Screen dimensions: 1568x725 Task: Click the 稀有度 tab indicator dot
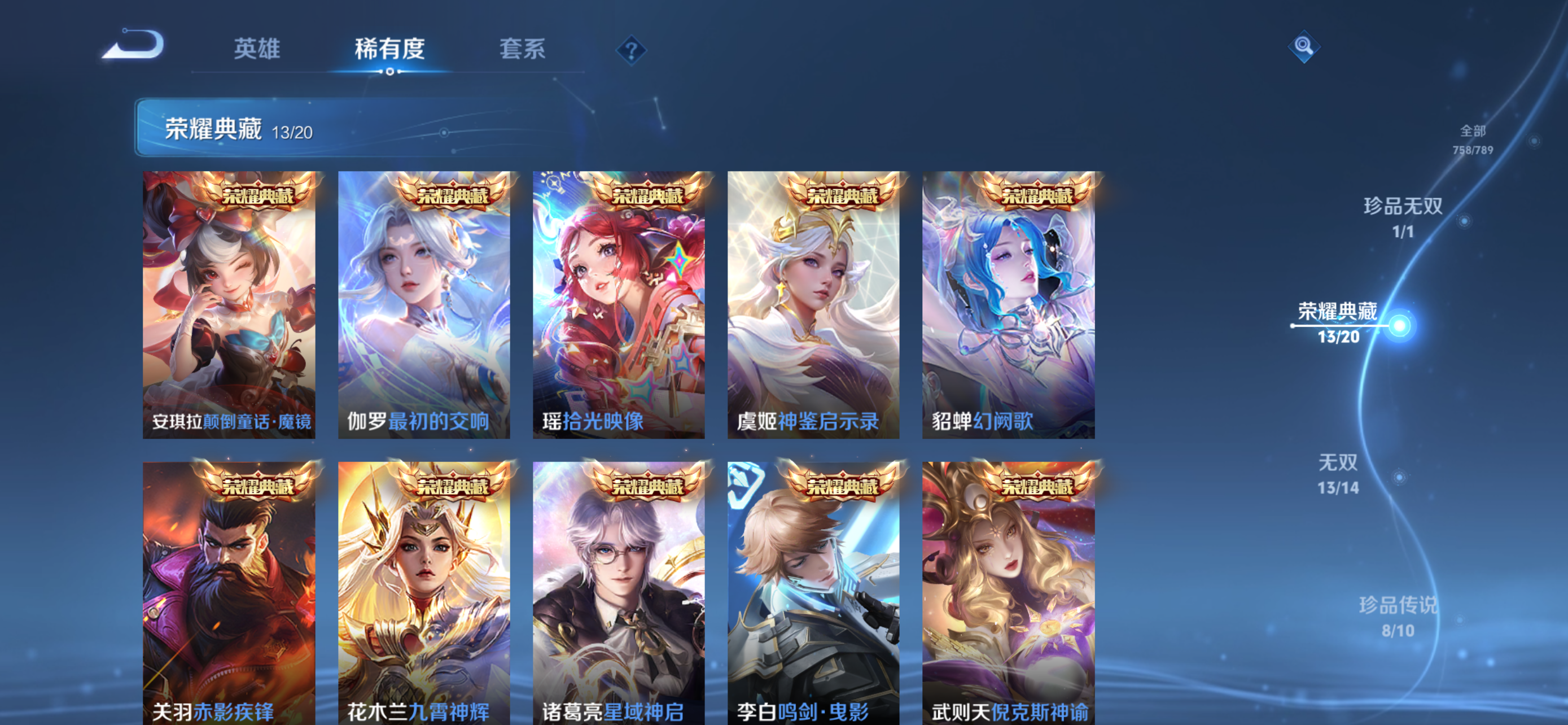point(390,72)
